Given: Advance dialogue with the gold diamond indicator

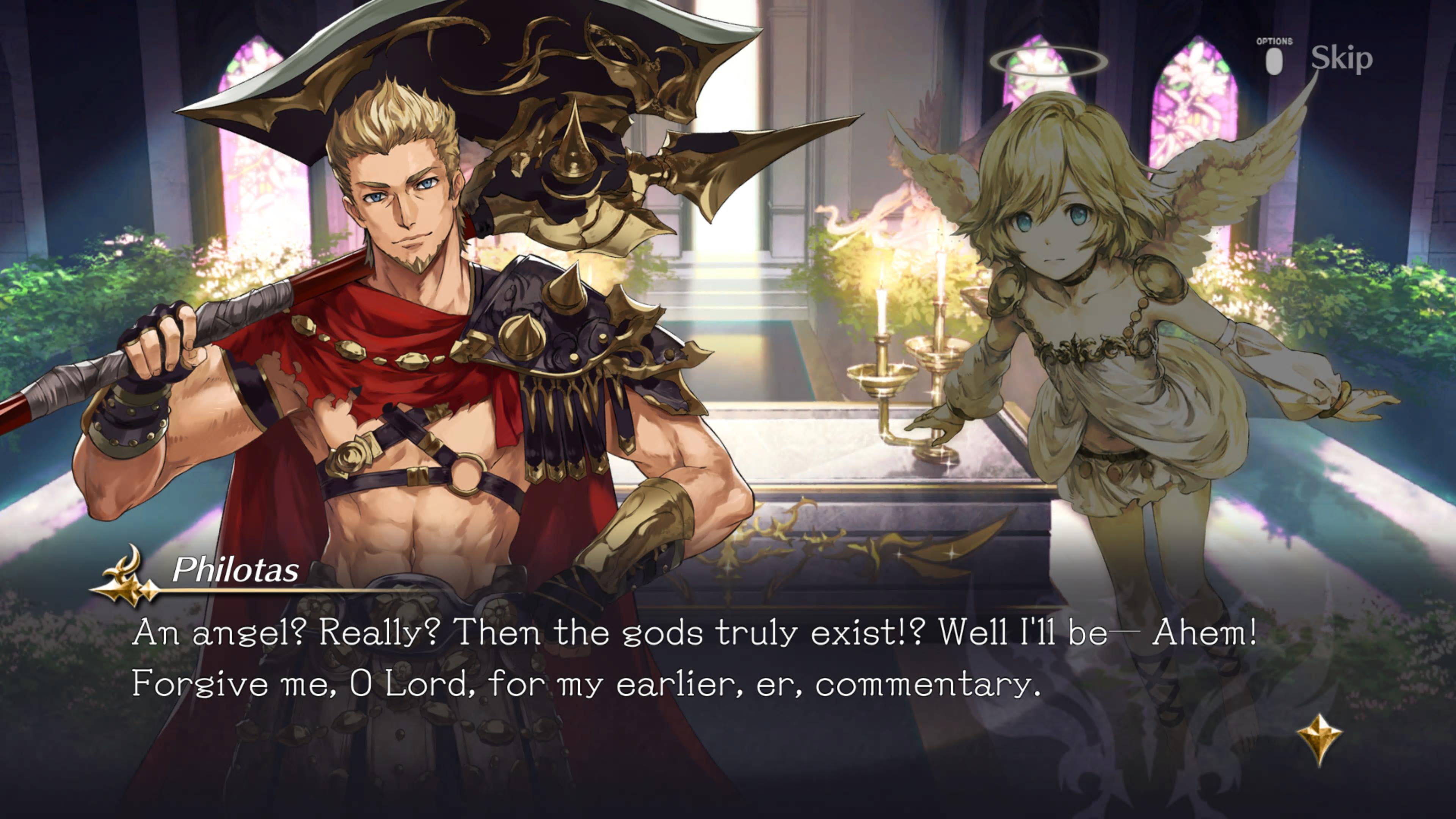Looking at the screenshot, I should coord(1319,739).
